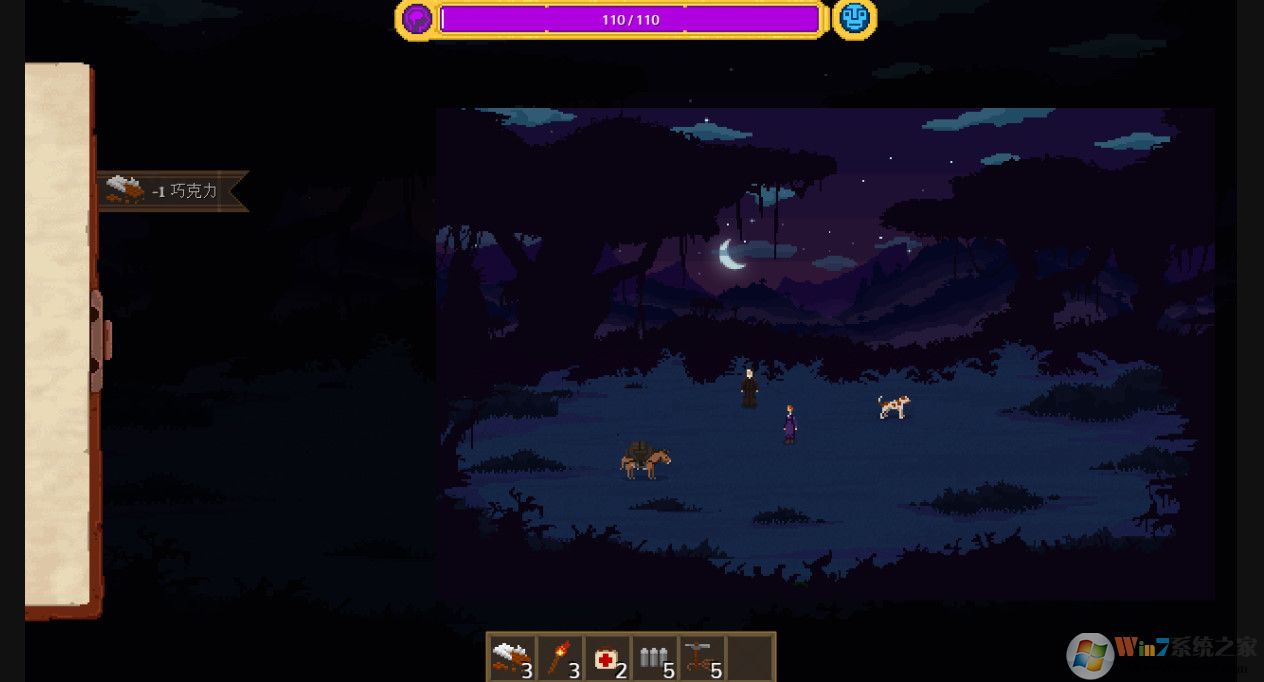Image resolution: width=1264 pixels, height=682 pixels.
Task: Use the first aid kit slot
Action: coord(607,659)
